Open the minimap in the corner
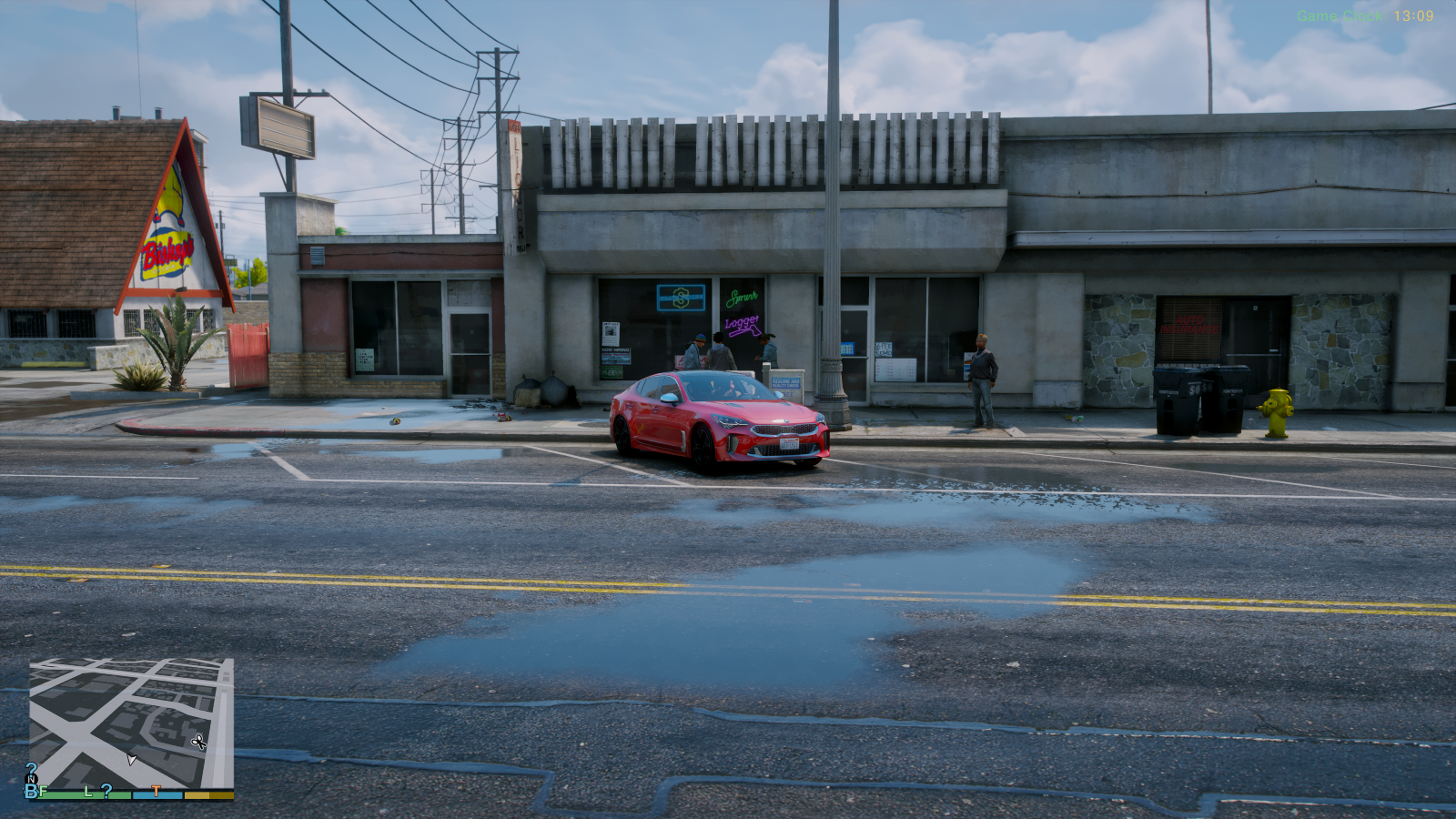Image resolution: width=1456 pixels, height=819 pixels. pos(131,723)
